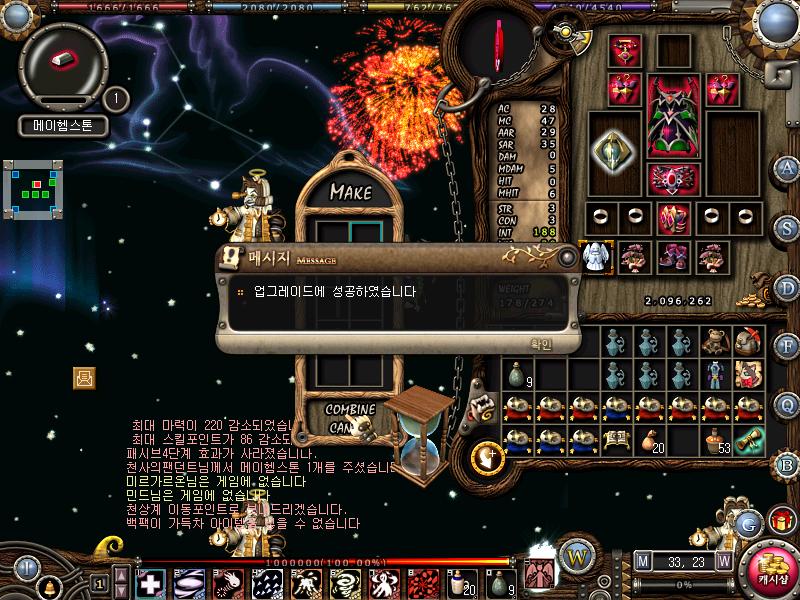Open the mail envelope notification
Viewport: 800px width, 600px height.
[x=84, y=377]
